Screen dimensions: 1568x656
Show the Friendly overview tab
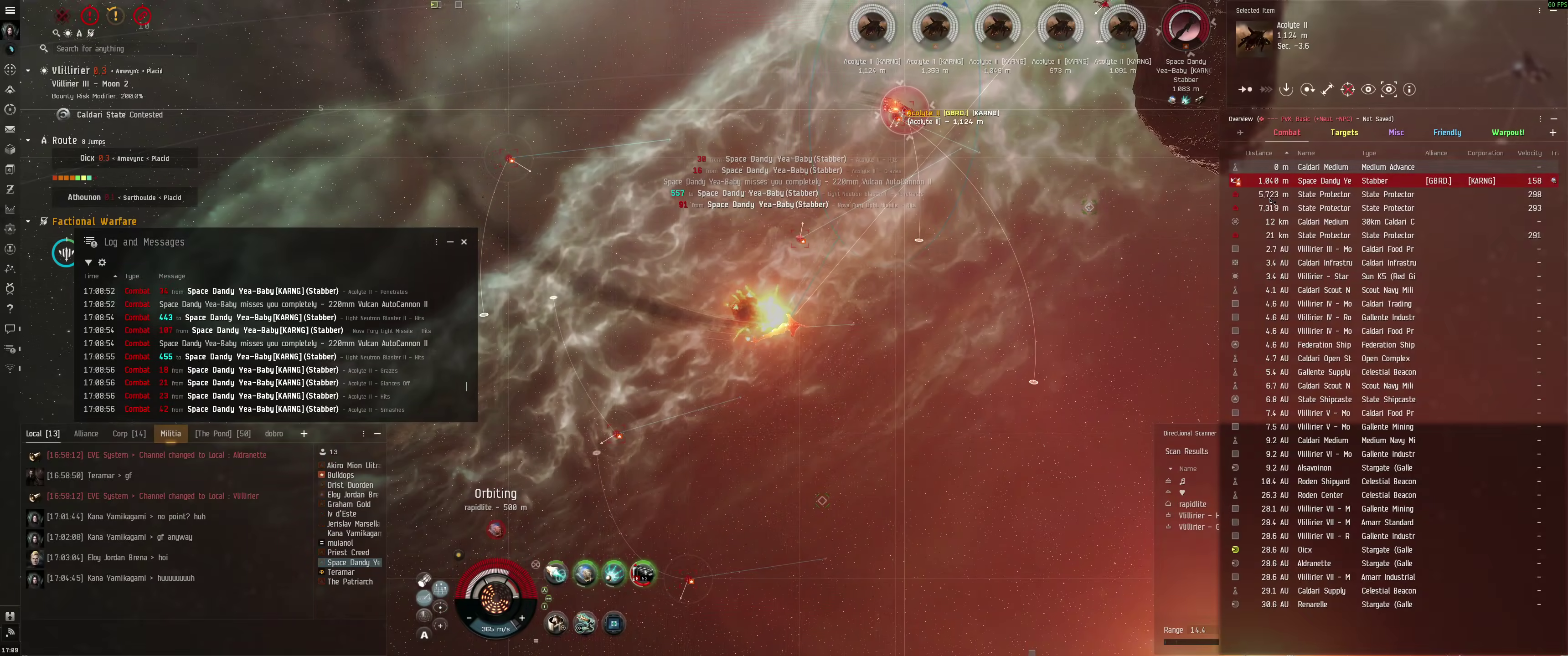point(1446,132)
